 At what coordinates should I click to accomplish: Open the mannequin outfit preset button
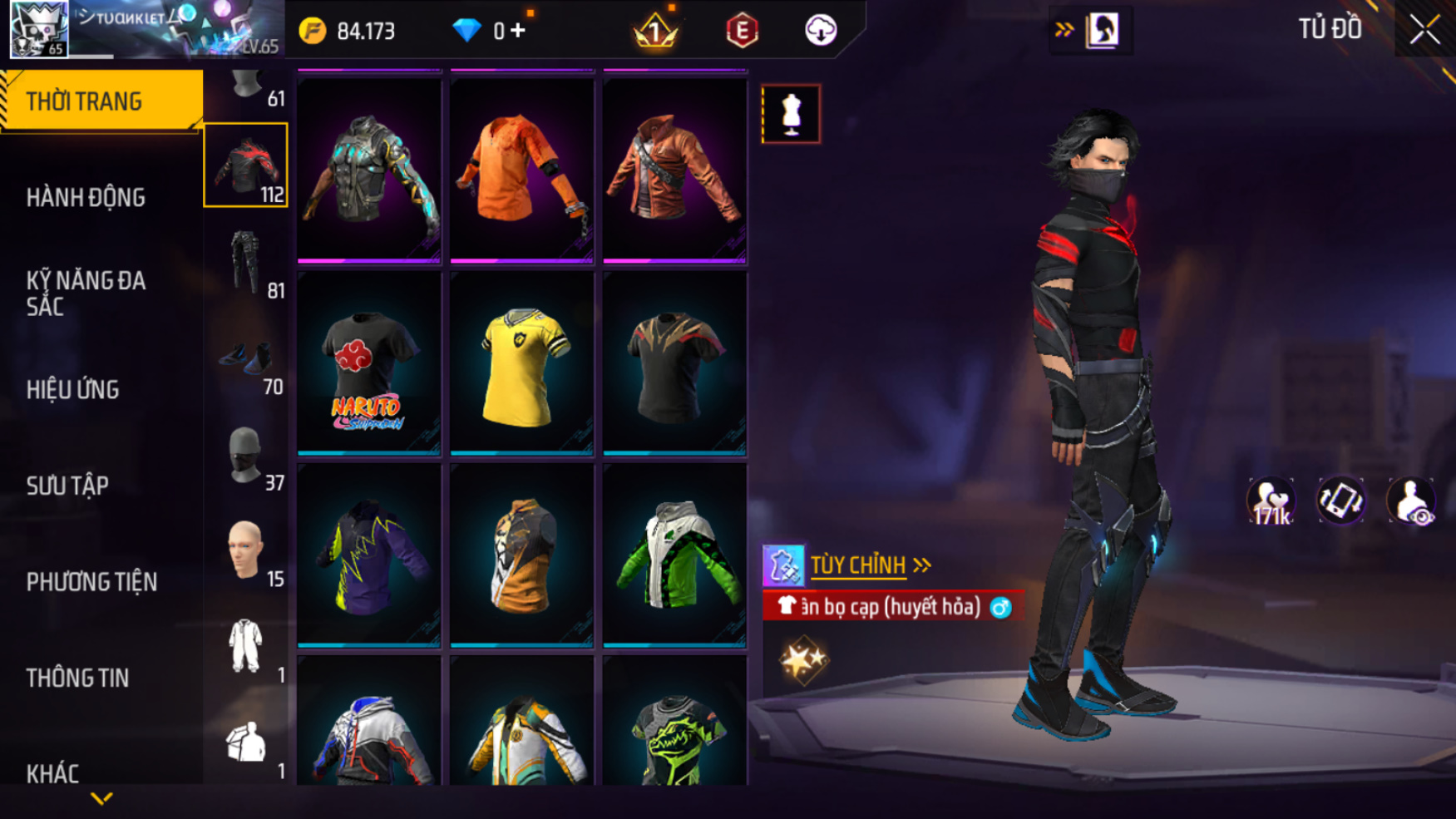[x=791, y=114]
